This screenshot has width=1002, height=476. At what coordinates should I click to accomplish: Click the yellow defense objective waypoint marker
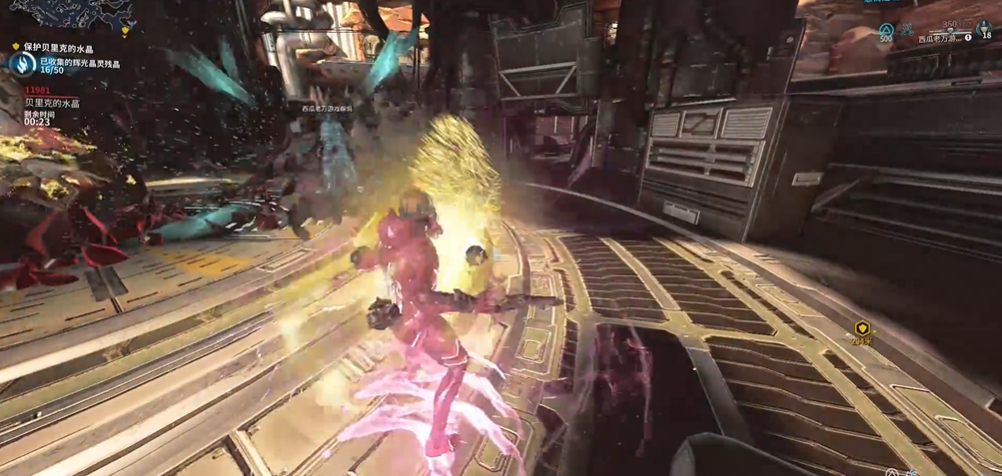[861, 328]
